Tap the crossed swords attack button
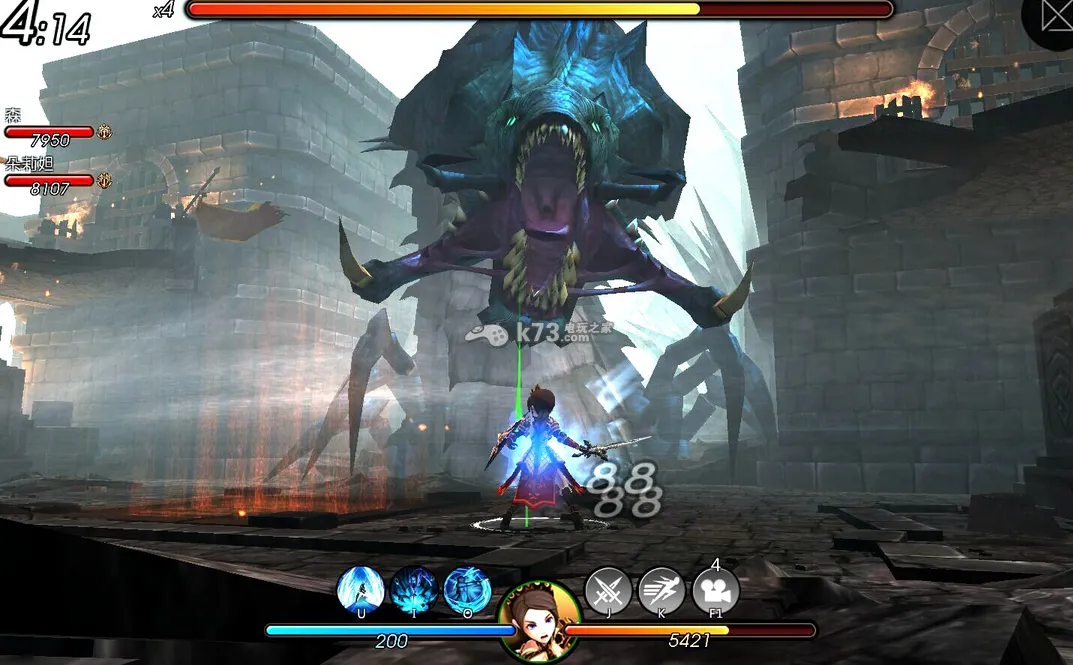Viewport: 1073px width, 665px height. click(608, 590)
